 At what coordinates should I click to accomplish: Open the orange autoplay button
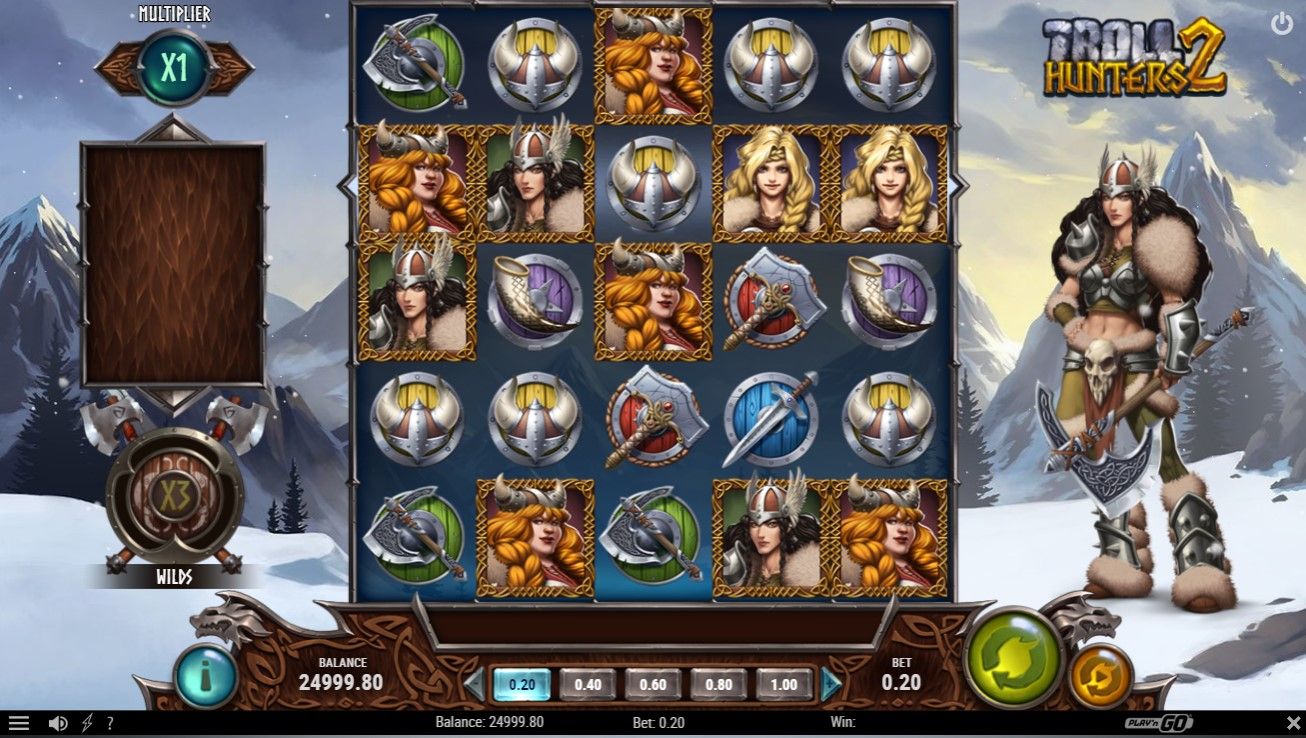[1100, 675]
